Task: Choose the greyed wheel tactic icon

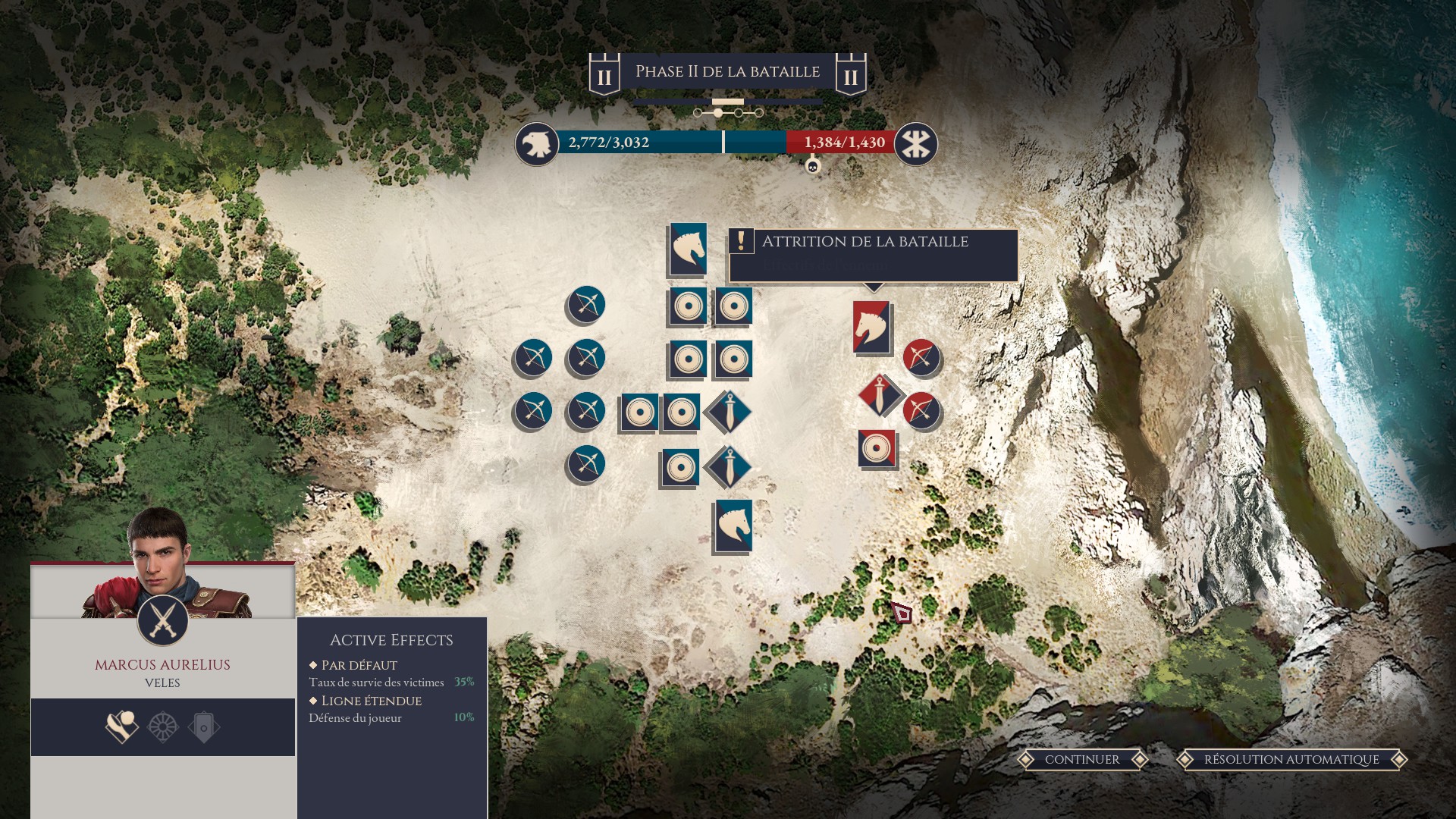Action: 163,726
